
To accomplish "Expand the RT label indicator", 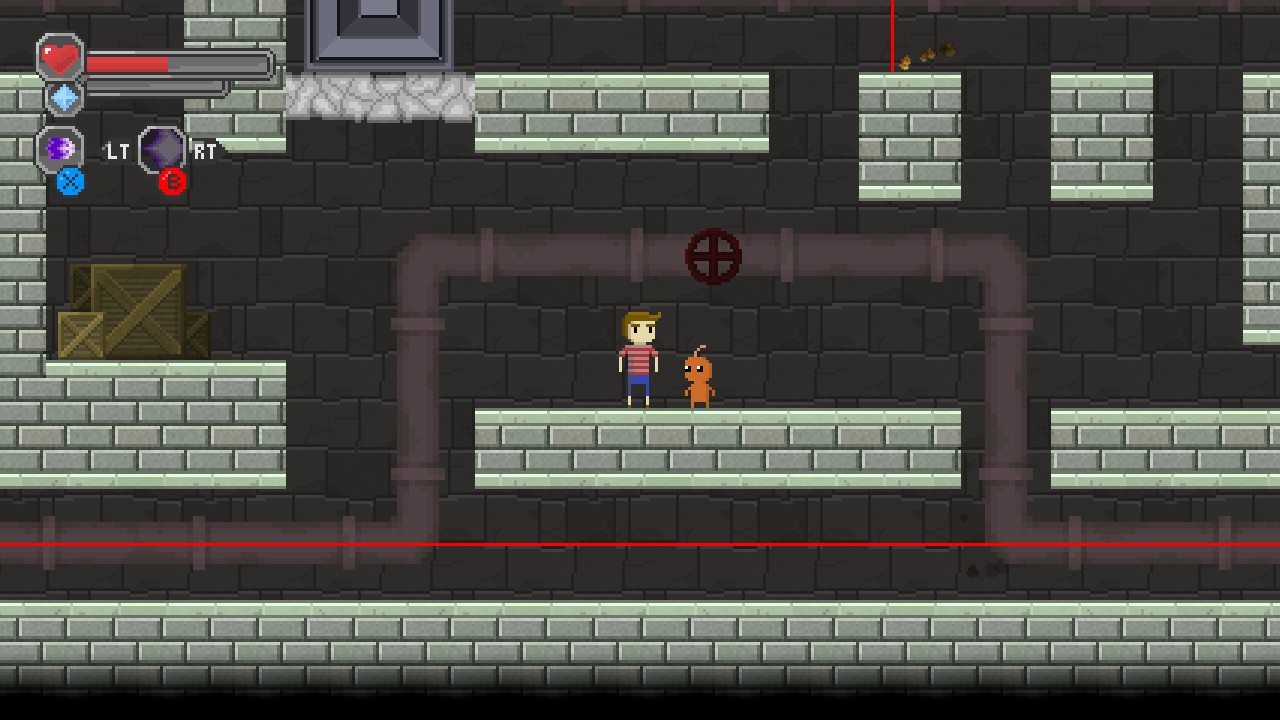I will 207,147.
